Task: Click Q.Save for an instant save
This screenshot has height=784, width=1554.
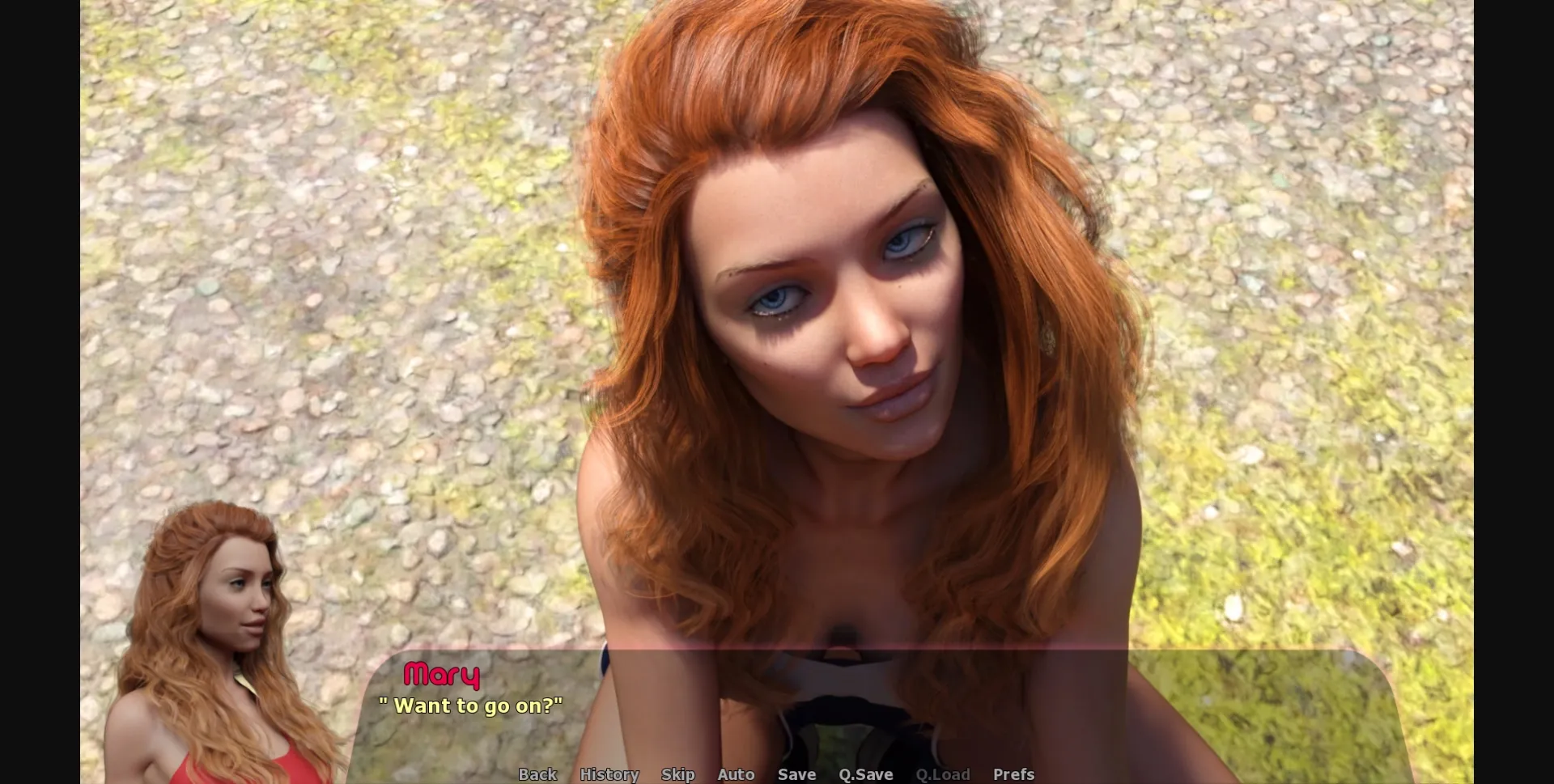Action: pyautogui.click(x=866, y=774)
